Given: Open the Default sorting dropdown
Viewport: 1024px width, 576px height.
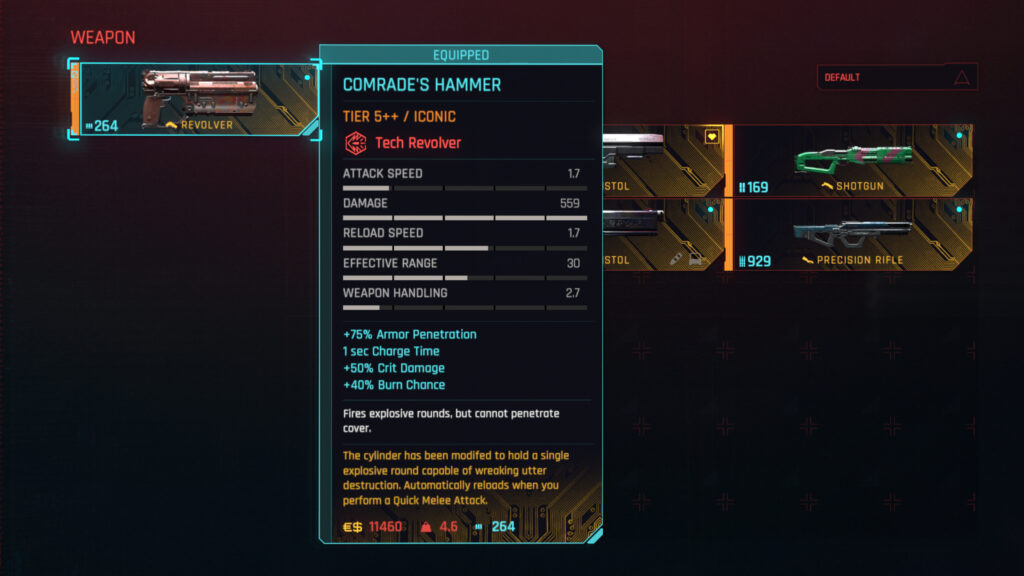Looking at the screenshot, I should [896, 77].
